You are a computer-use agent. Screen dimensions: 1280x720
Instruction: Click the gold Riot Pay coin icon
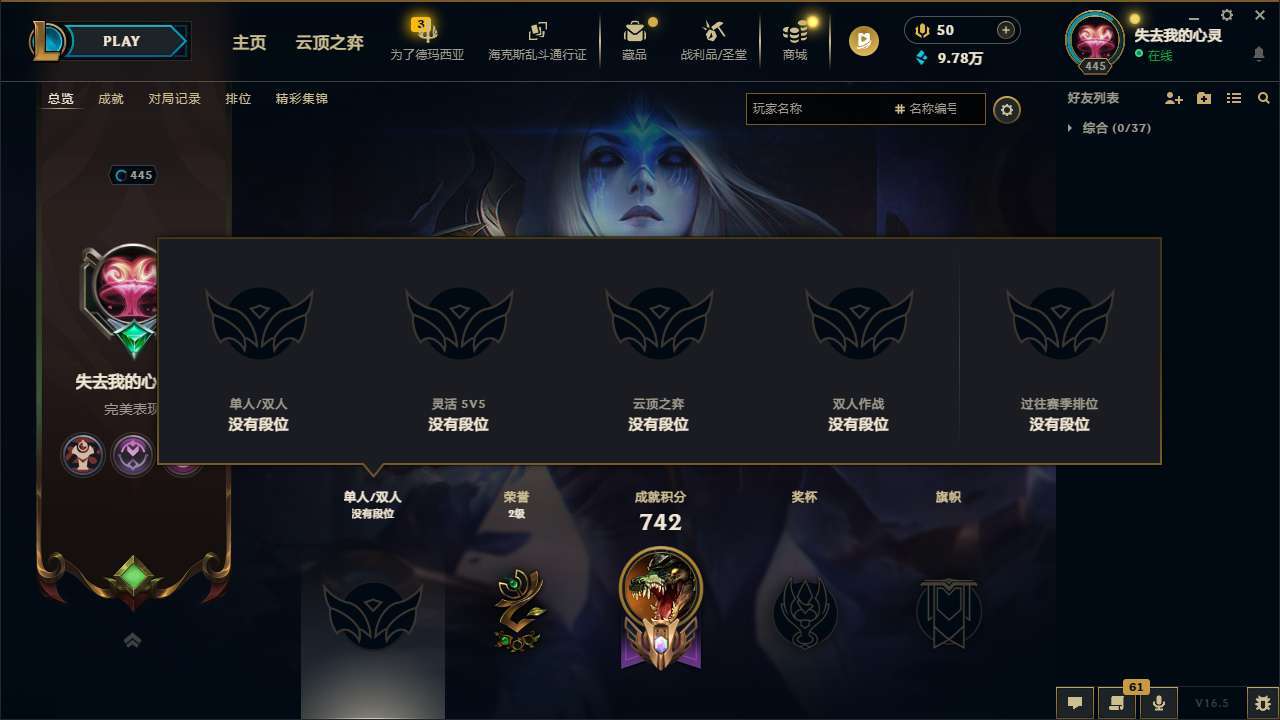click(x=862, y=42)
